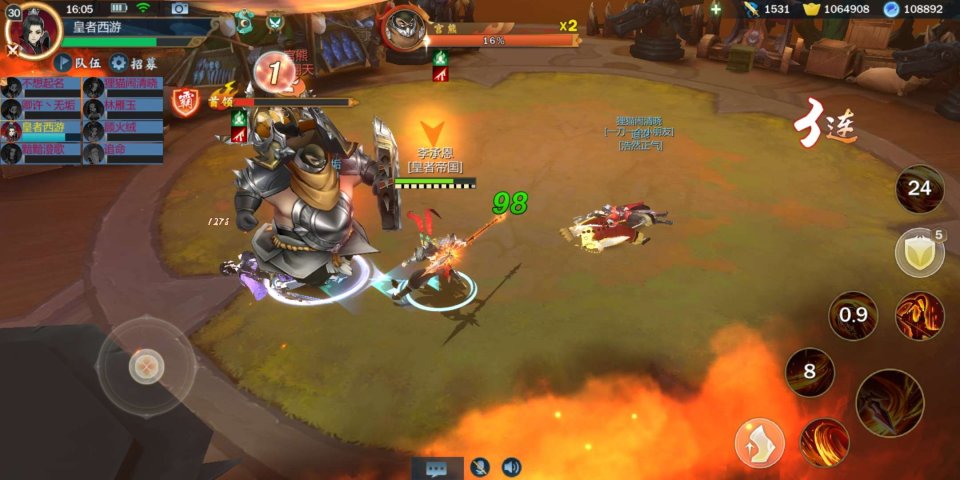This screenshot has height=480, width=960.
Task: Toggle the microphone mute icon
Action: pos(481,467)
